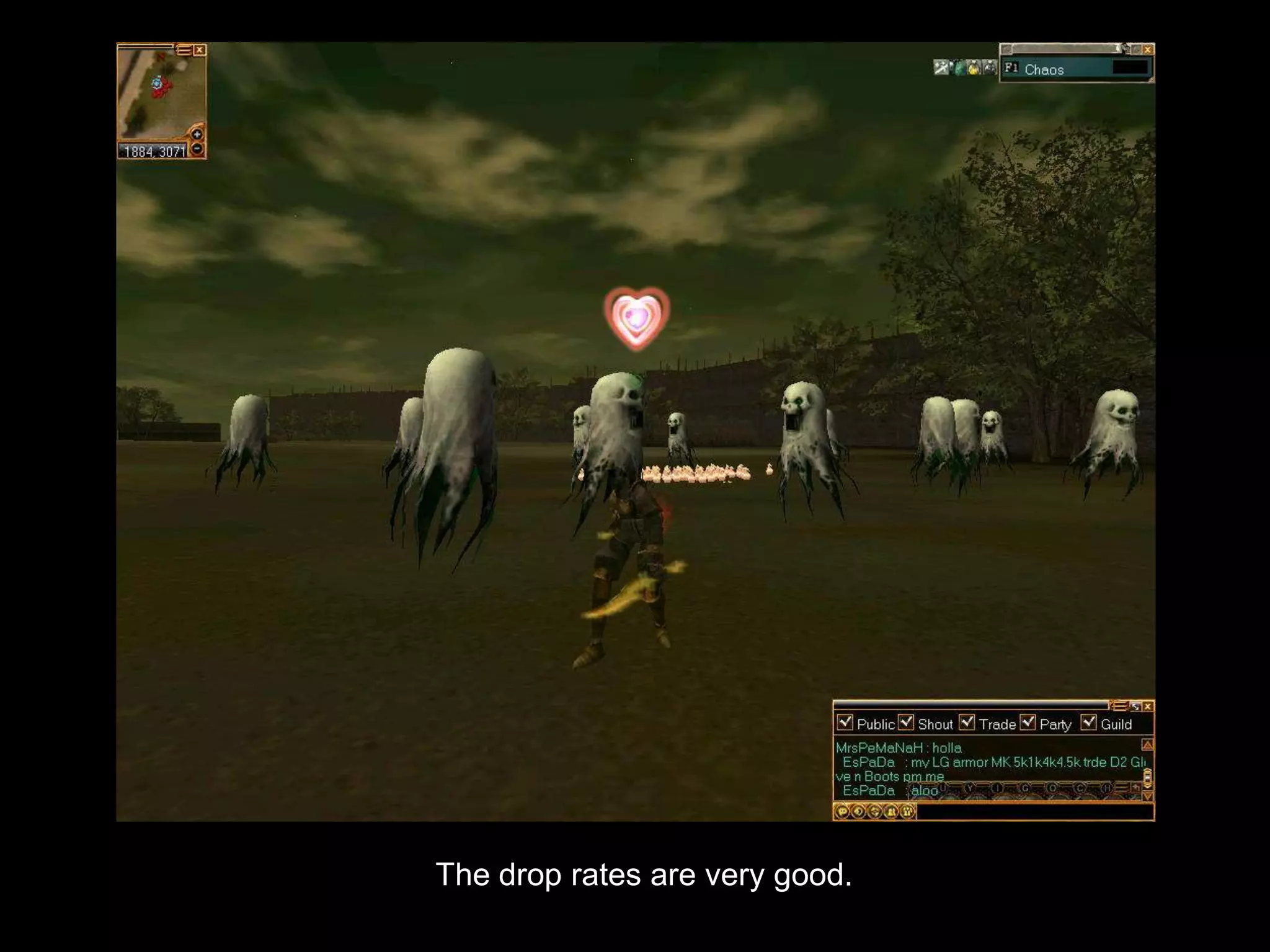Zoom out the minimap with minus button

[x=197, y=149]
